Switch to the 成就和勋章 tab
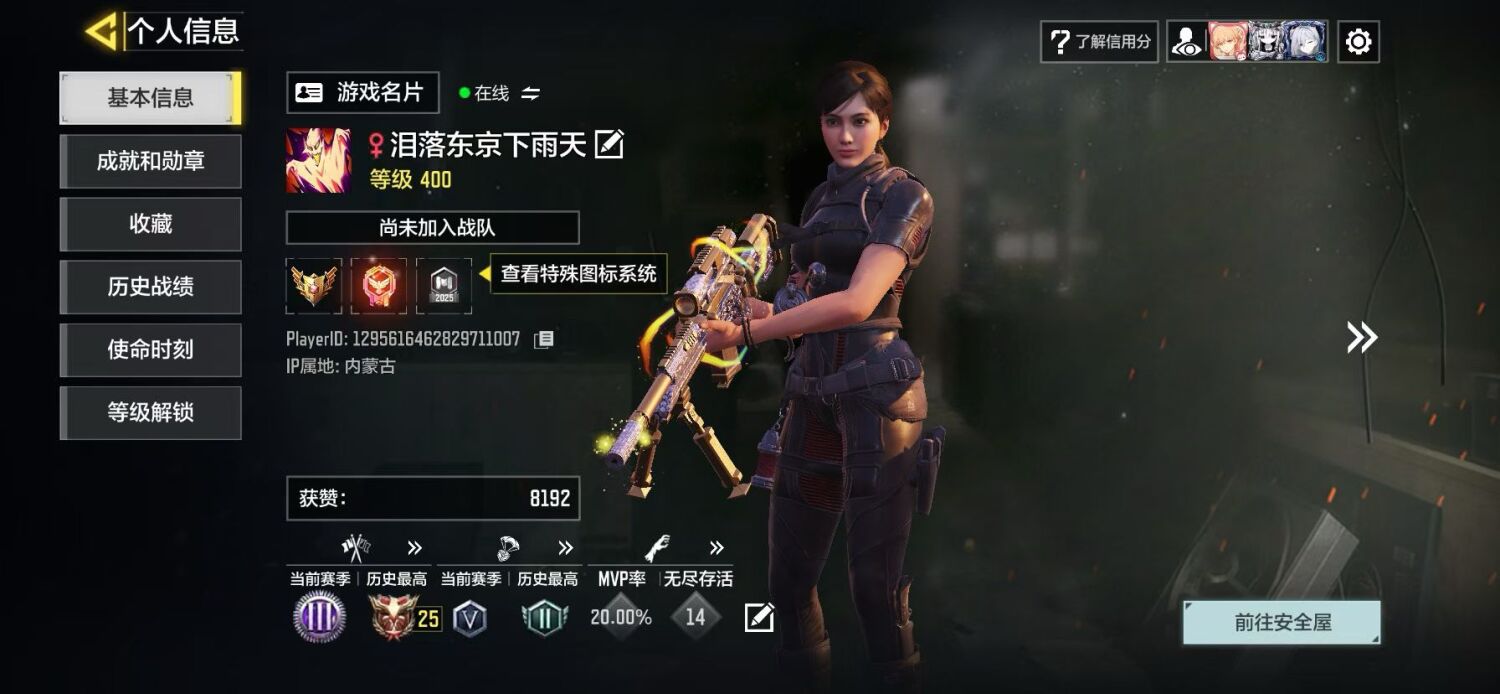This screenshot has height=694, width=1500. pyautogui.click(x=151, y=161)
